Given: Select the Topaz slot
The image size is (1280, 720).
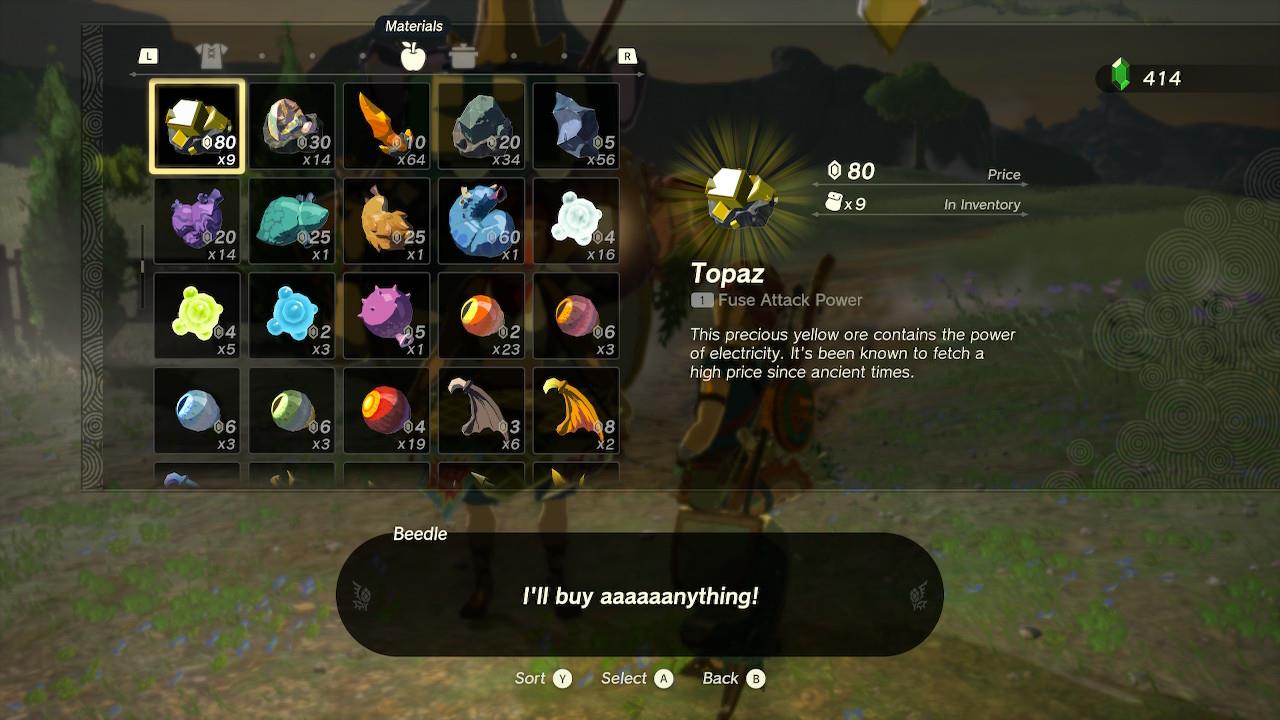Looking at the screenshot, I should tap(197, 127).
